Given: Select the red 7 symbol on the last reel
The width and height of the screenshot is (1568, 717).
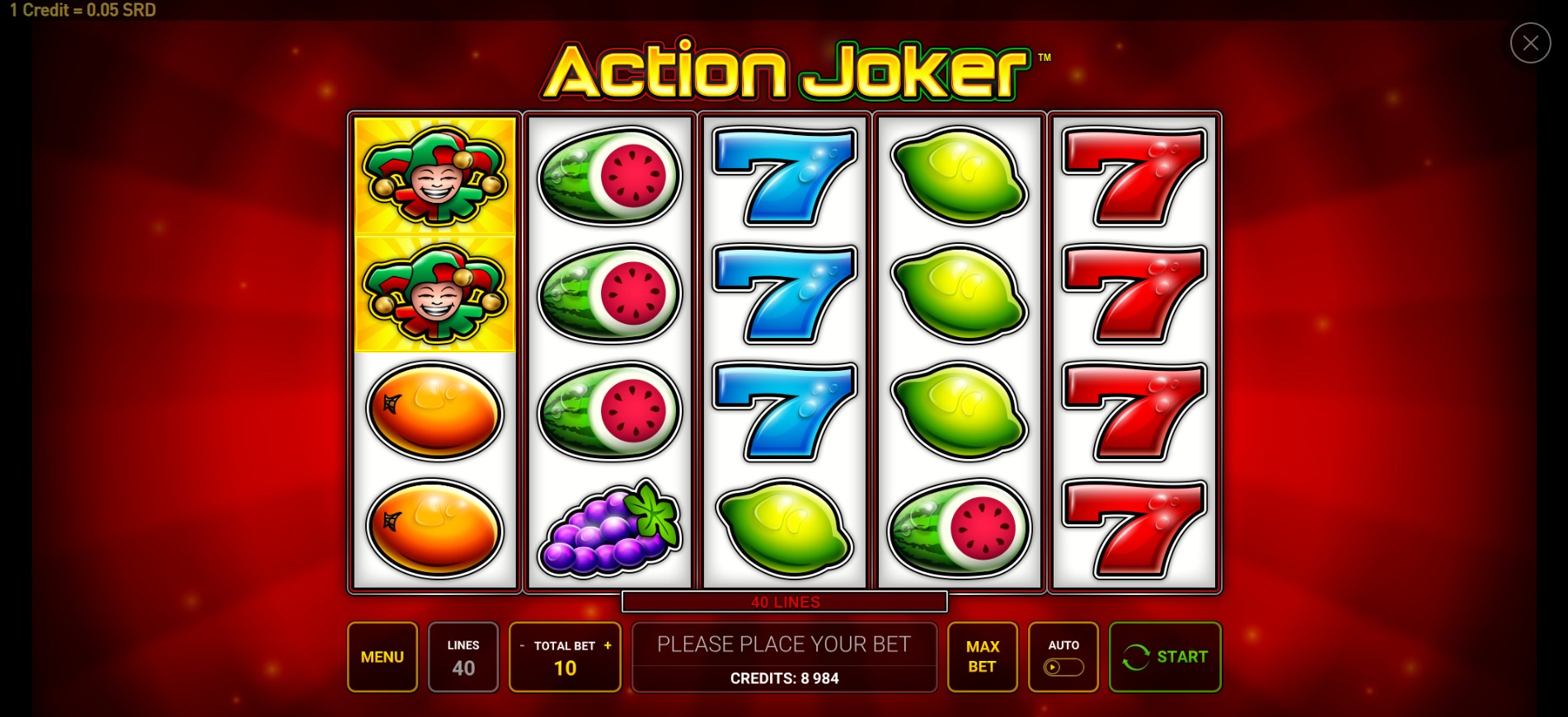Looking at the screenshot, I should pyautogui.click(x=1134, y=176).
